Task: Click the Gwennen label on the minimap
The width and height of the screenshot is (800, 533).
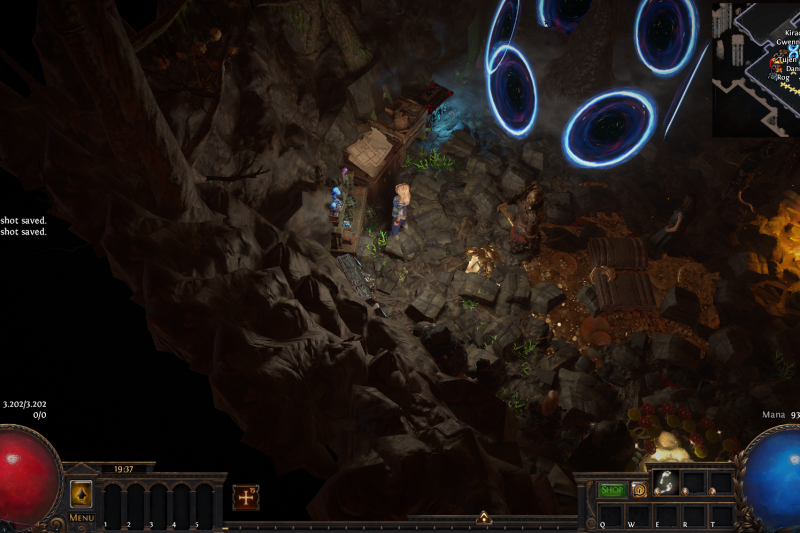Action: pyautogui.click(x=784, y=43)
